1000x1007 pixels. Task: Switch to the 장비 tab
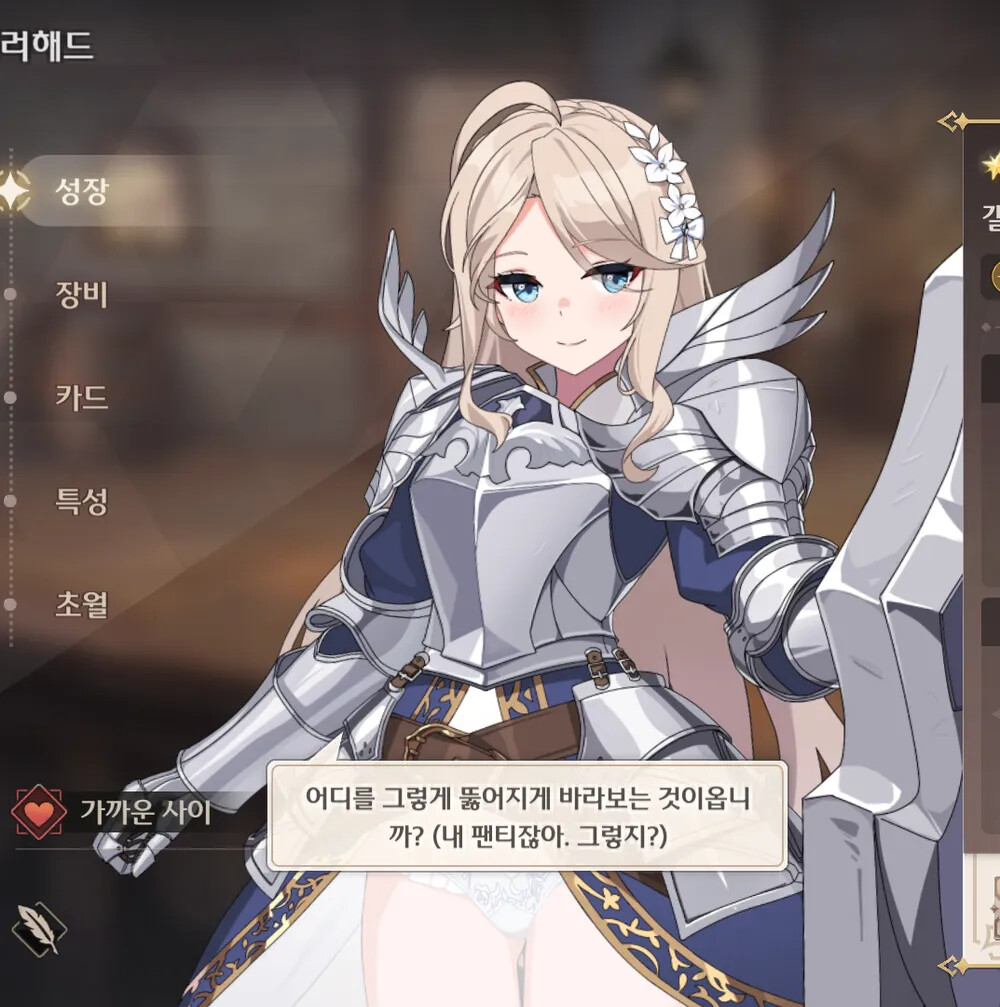82,294
